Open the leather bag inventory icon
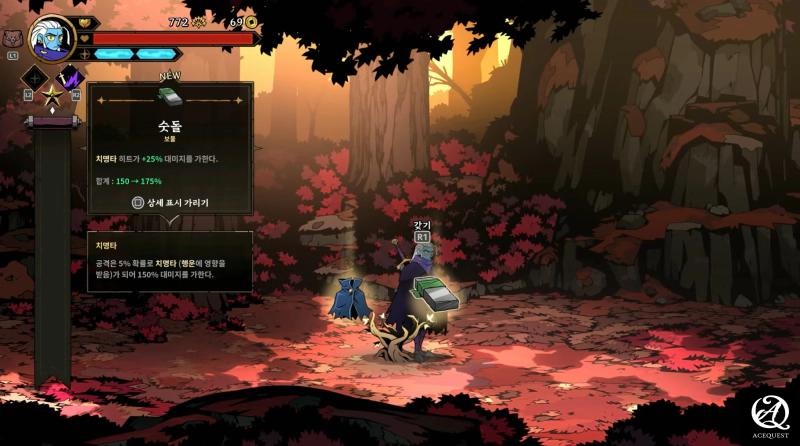800x446 pixels. [x=12, y=40]
